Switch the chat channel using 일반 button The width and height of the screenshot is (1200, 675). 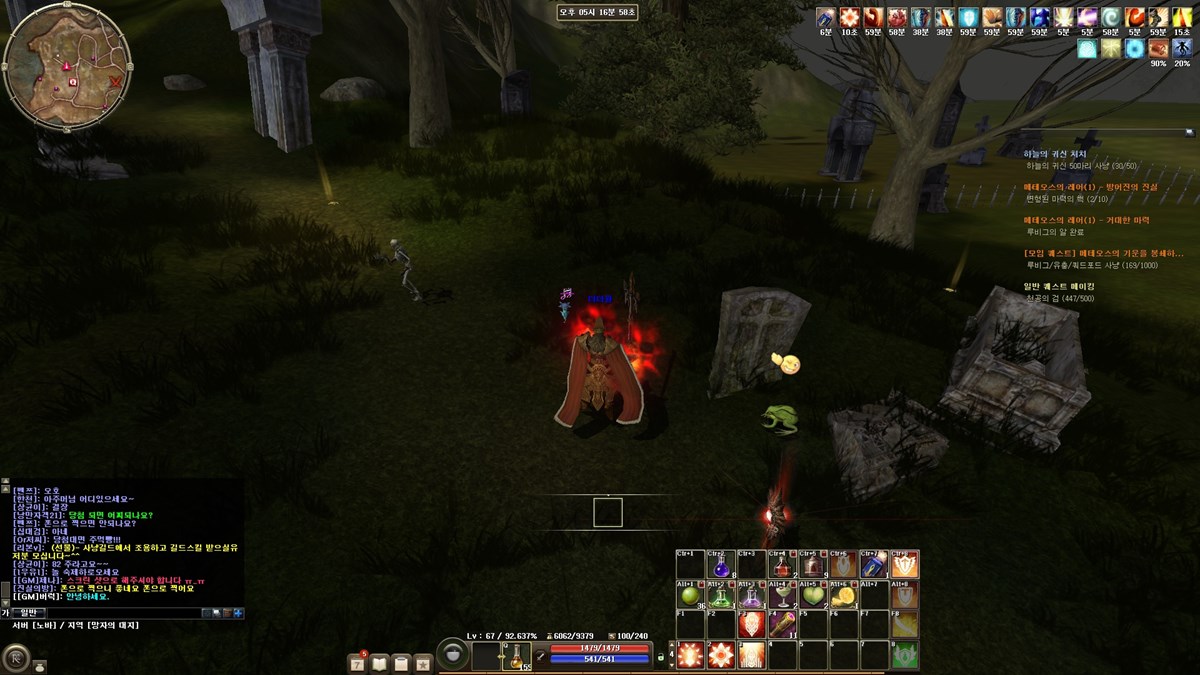[x=29, y=612]
